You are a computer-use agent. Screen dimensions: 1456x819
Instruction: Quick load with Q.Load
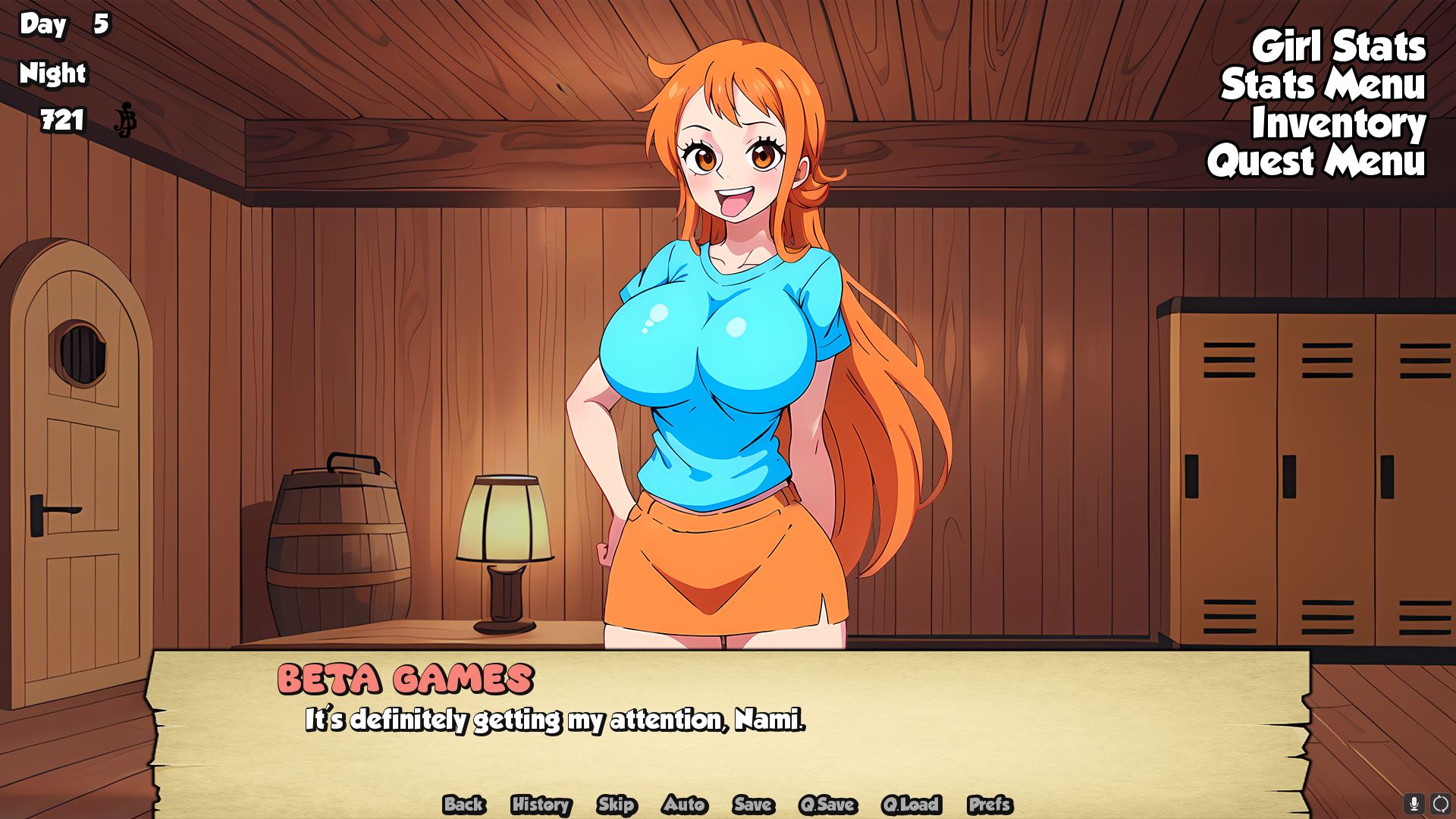[x=911, y=805]
